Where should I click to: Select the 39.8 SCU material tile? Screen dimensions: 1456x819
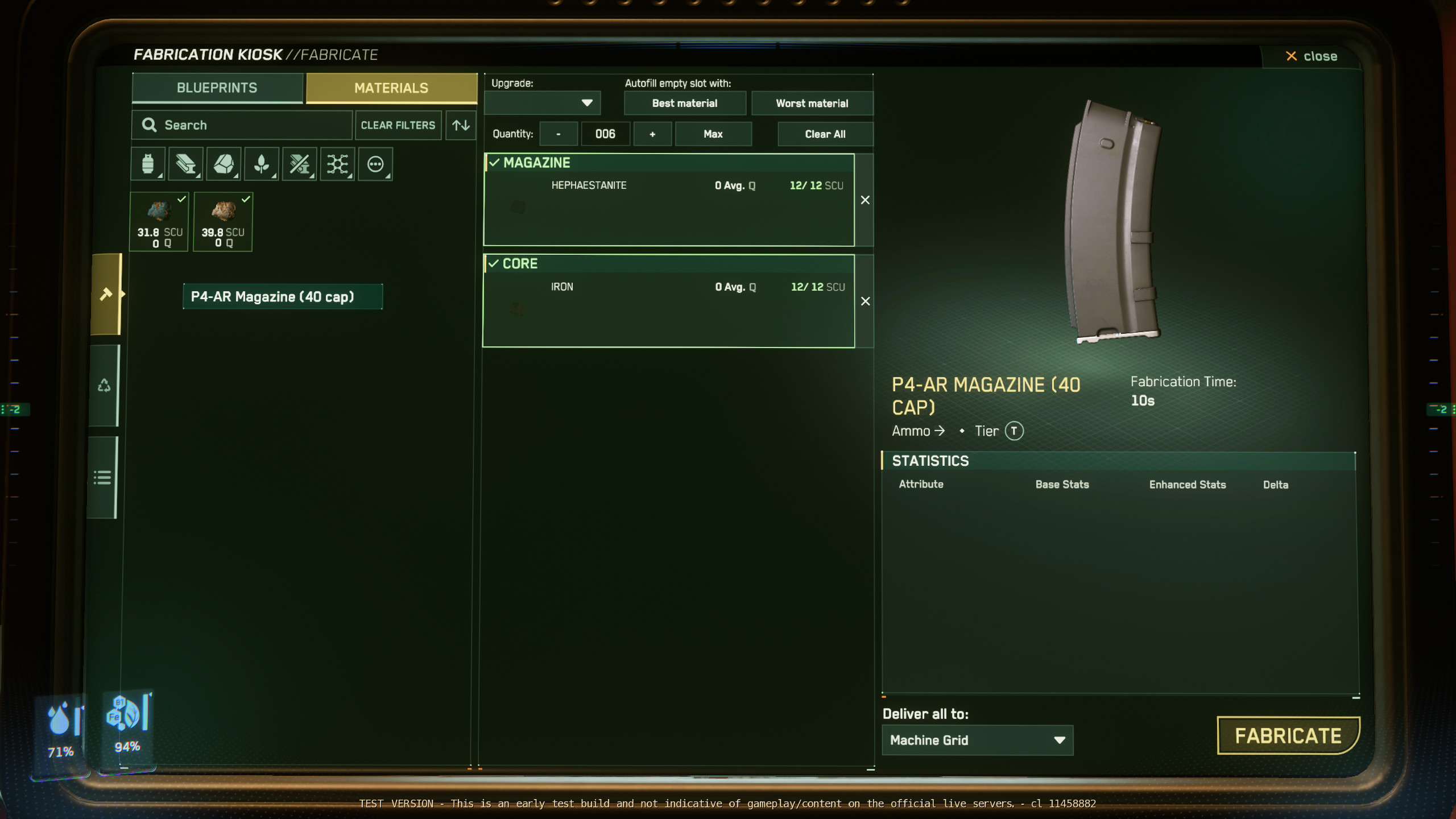[x=223, y=222]
